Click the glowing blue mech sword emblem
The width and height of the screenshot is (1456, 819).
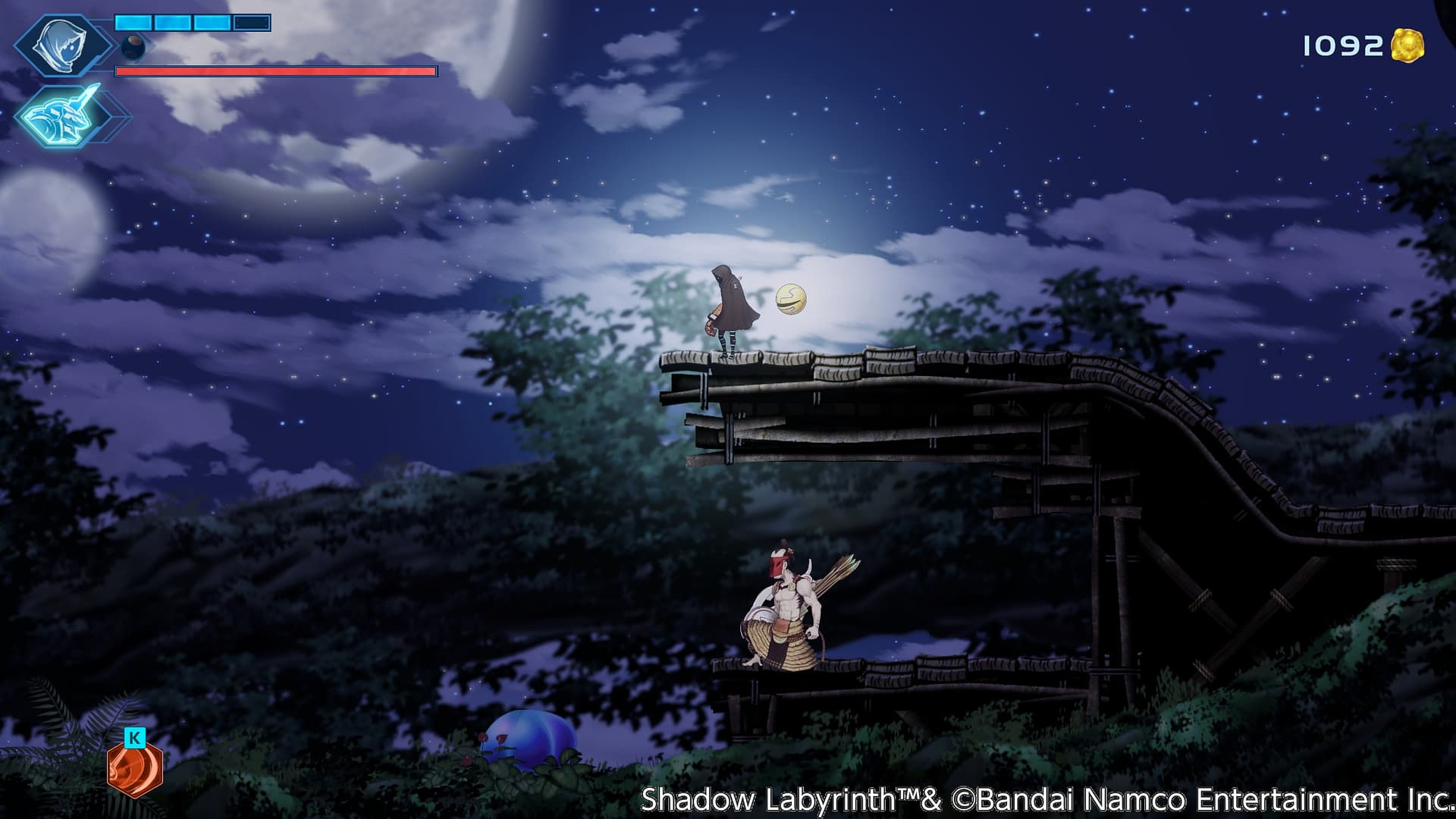pyautogui.click(x=58, y=117)
